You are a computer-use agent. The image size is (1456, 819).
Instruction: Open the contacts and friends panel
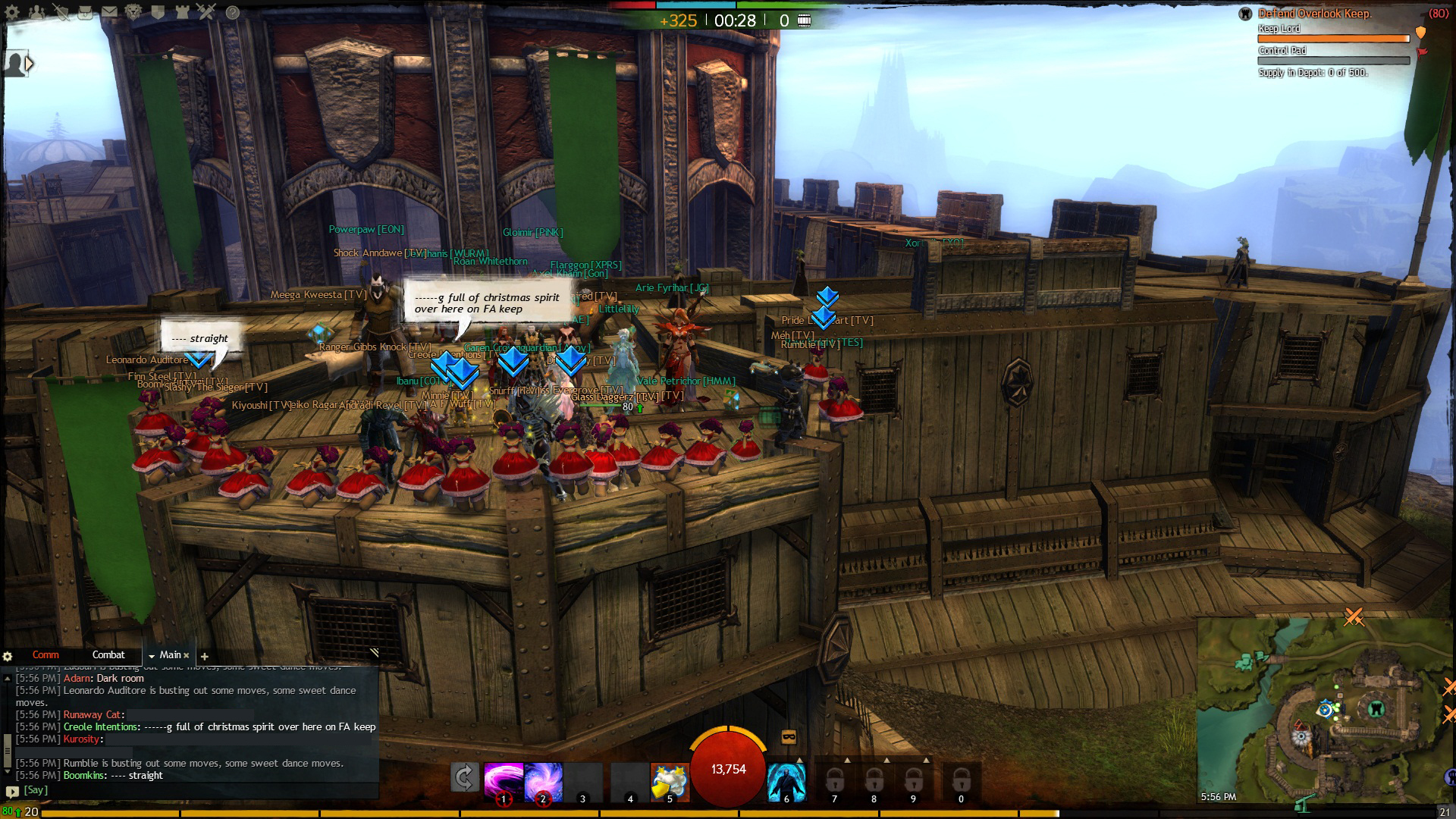click(x=36, y=12)
